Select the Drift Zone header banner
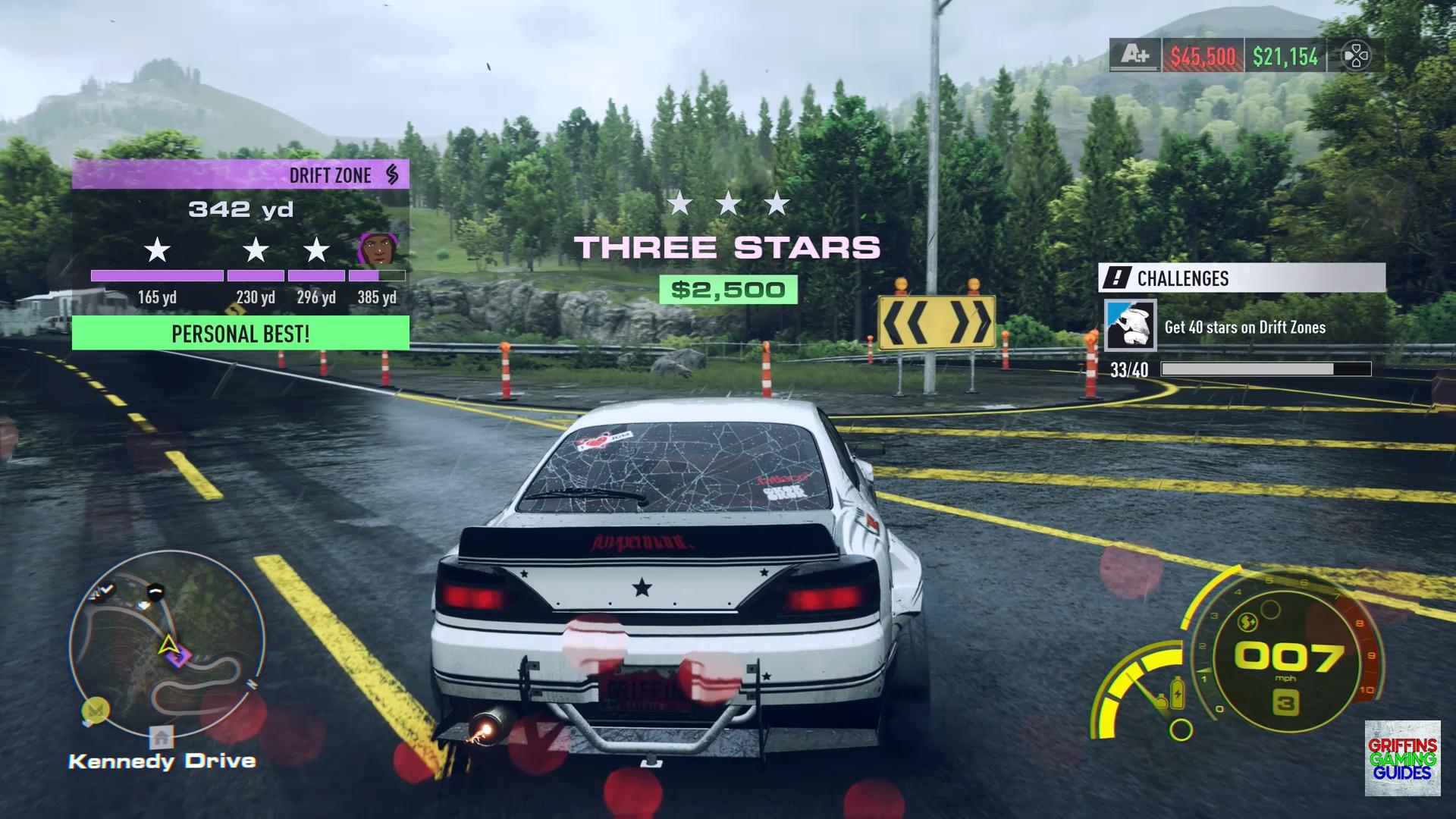The height and width of the screenshot is (819, 1456). coord(240,175)
